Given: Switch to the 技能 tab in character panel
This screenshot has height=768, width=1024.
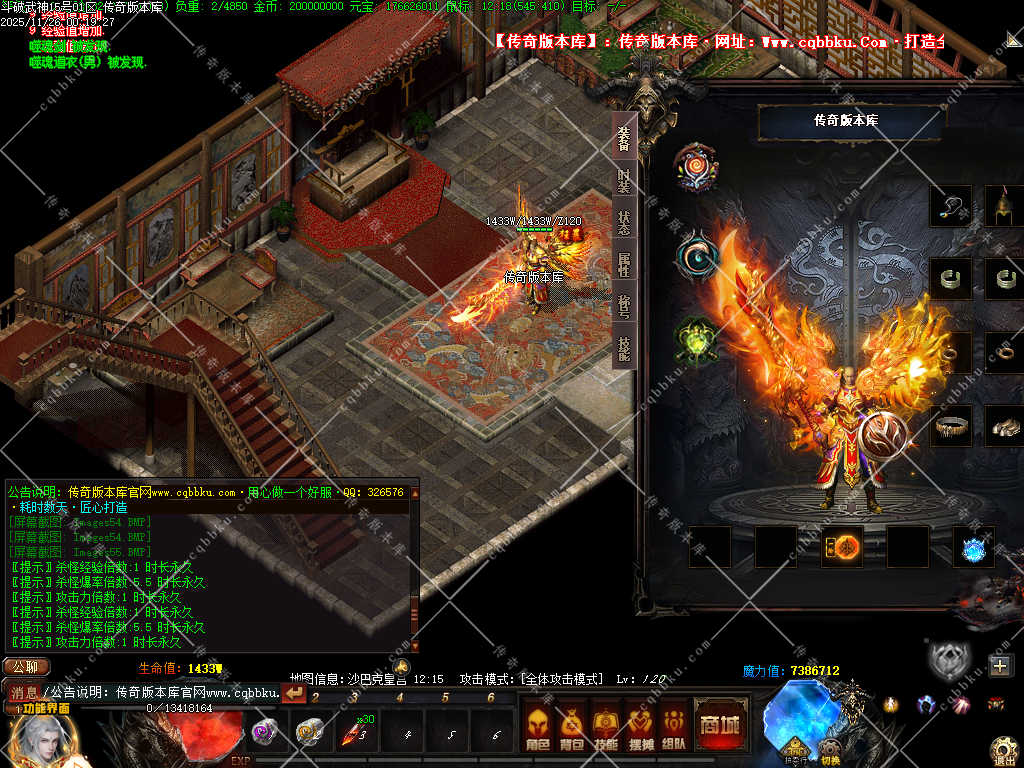Looking at the screenshot, I should click(624, 349).
